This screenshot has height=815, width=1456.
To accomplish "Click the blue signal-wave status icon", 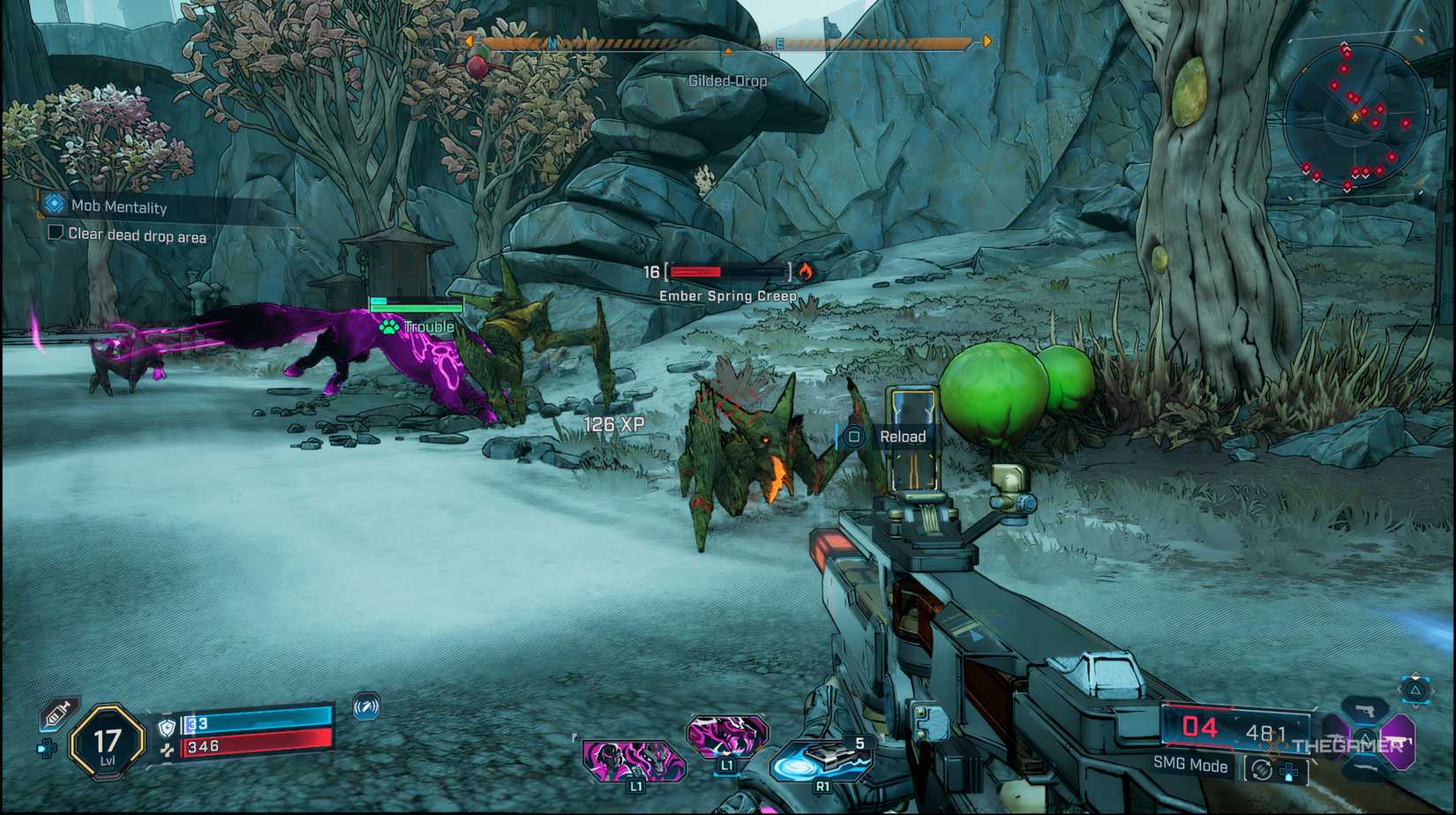I will coord(366,707).
